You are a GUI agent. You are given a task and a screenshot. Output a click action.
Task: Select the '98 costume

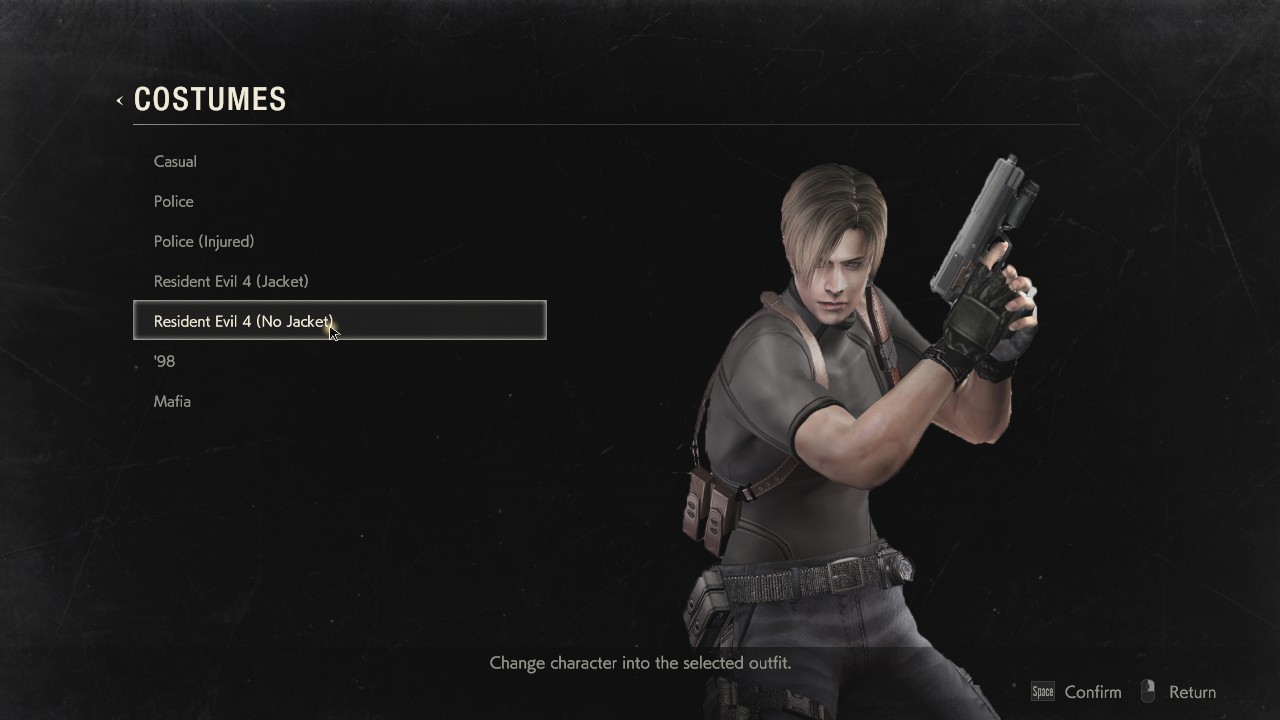pyautogui.click(x=165, y=361)
